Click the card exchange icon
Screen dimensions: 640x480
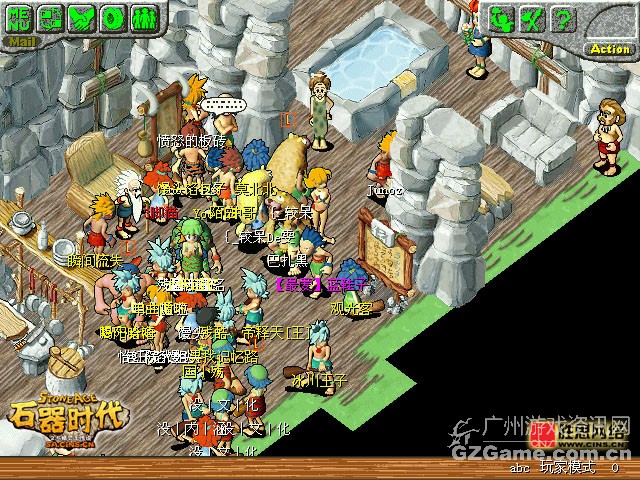point(52,17)
